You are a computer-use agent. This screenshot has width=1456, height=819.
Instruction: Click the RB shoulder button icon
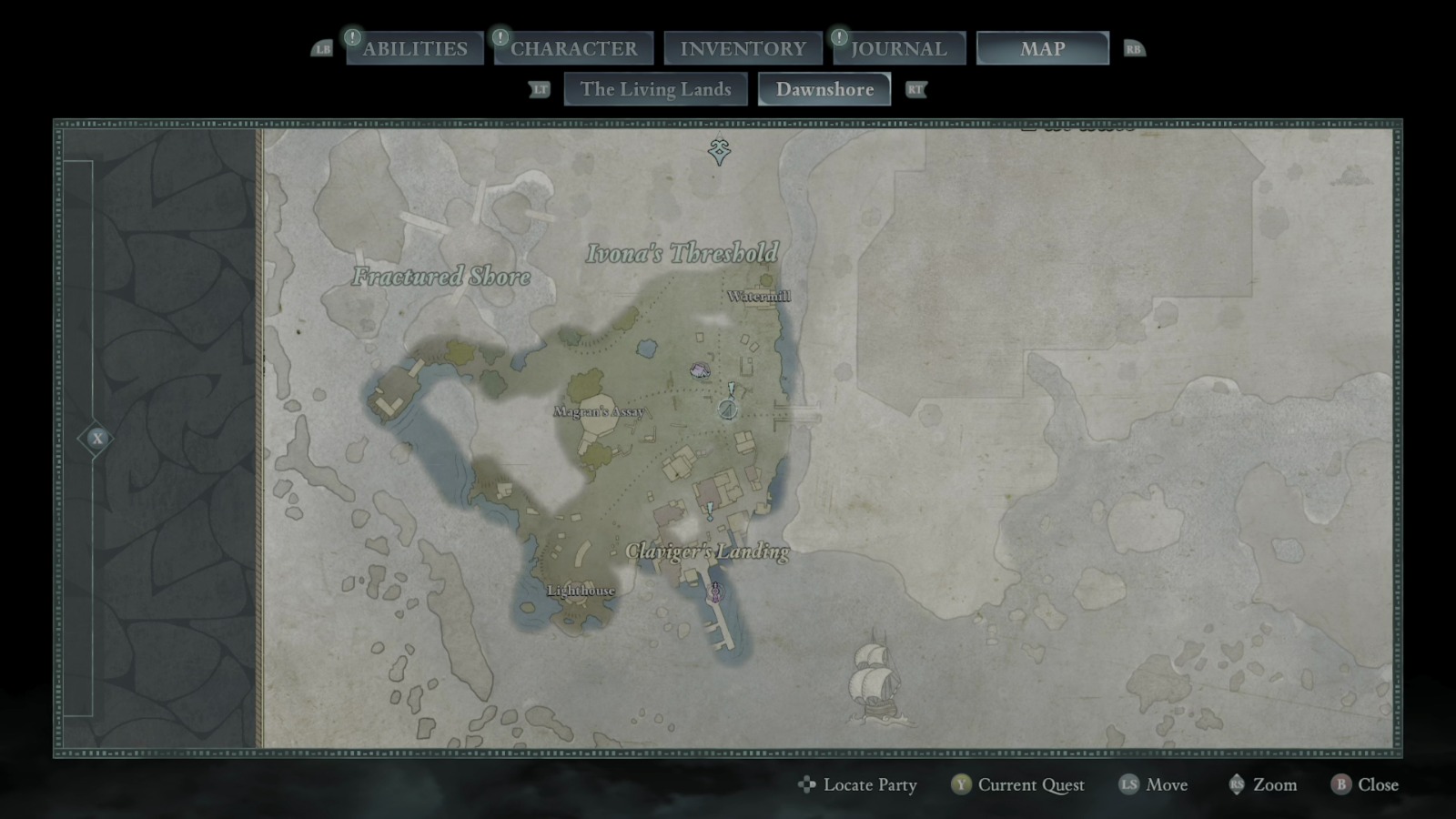1133,49
